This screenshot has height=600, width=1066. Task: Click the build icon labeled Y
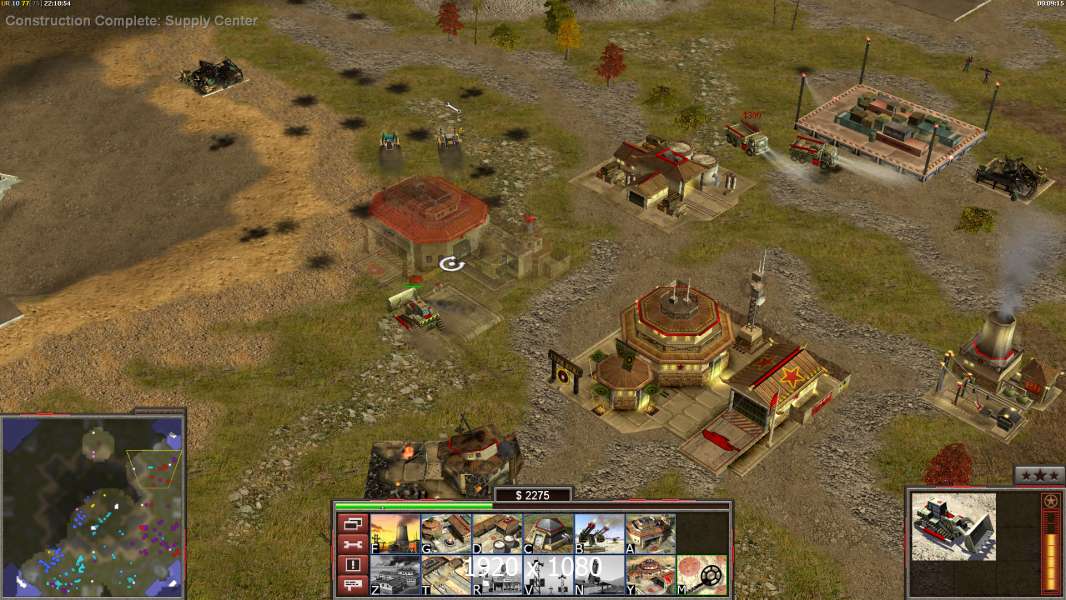click(x=650, y=574)
